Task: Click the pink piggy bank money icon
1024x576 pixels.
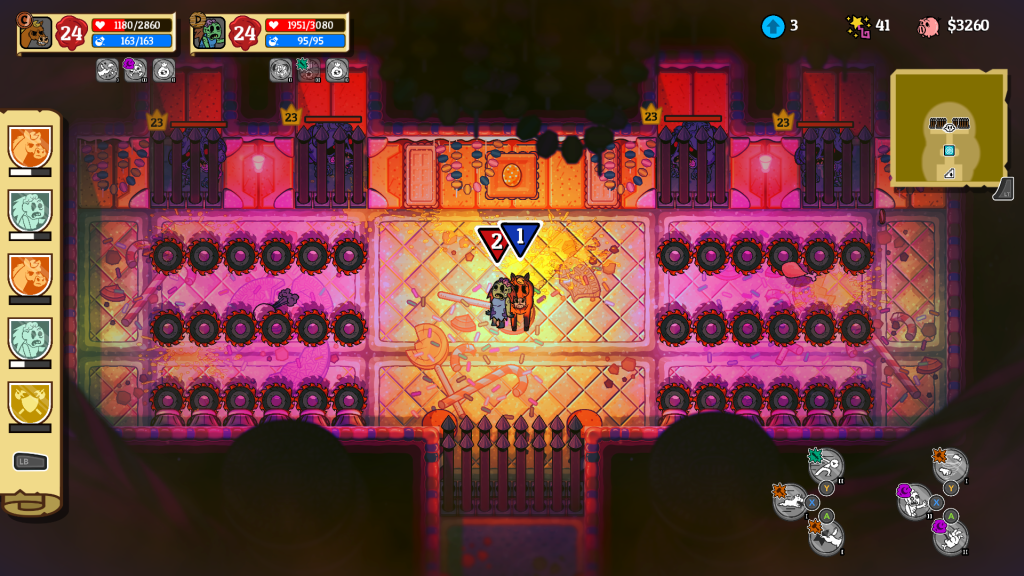Action: coord(928,26)
